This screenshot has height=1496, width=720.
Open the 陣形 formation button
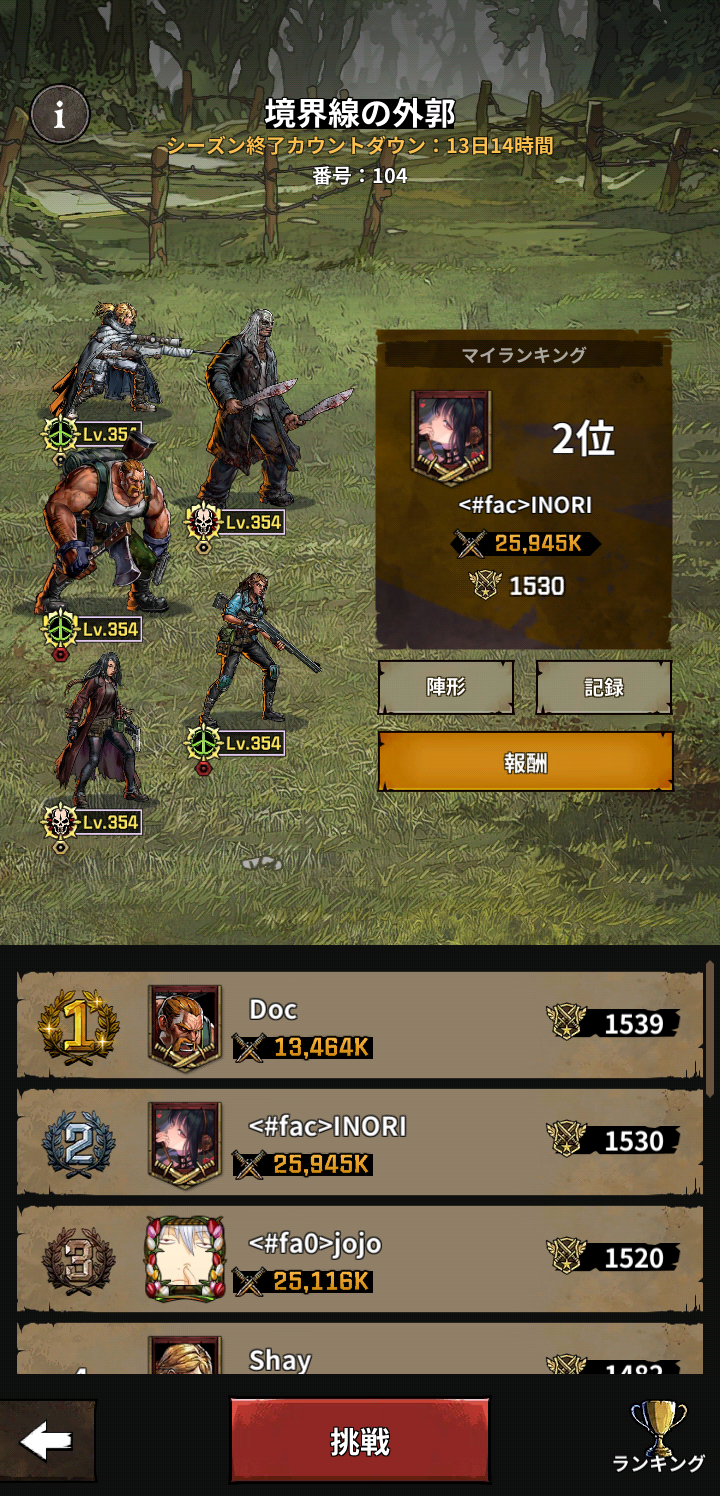tap(446, 687)
